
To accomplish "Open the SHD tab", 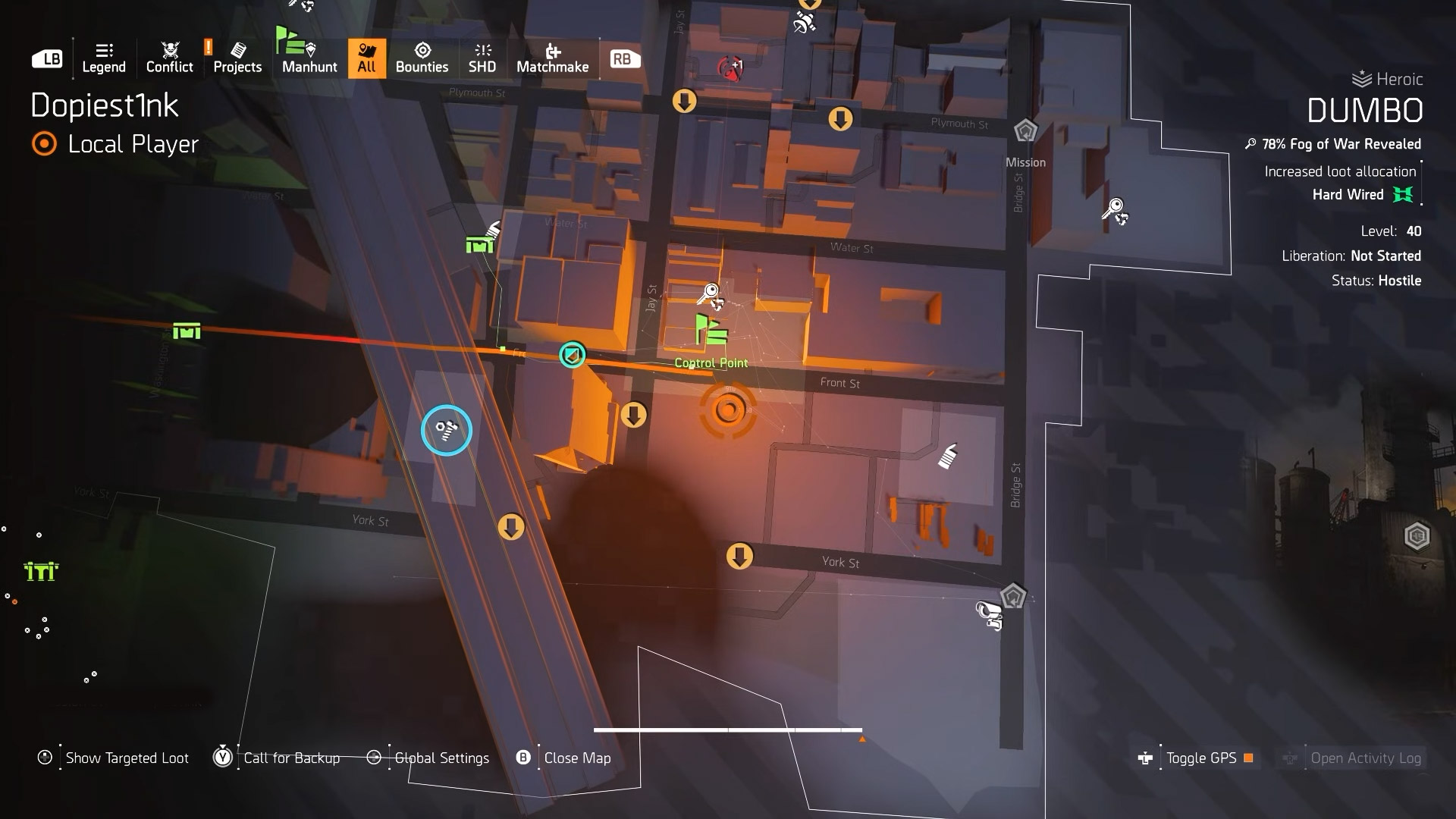I will (x=482, y=58).
